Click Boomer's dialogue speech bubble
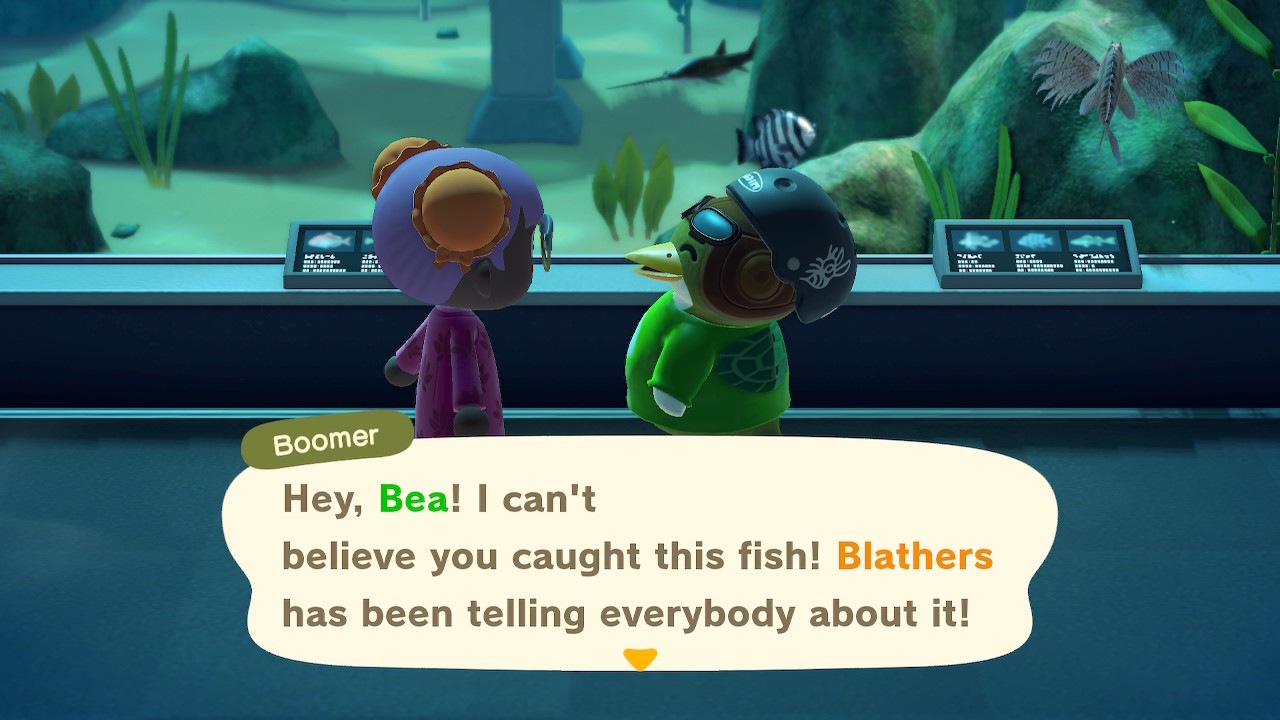This screenshot has height=720, width=1280. click(640, 555)
